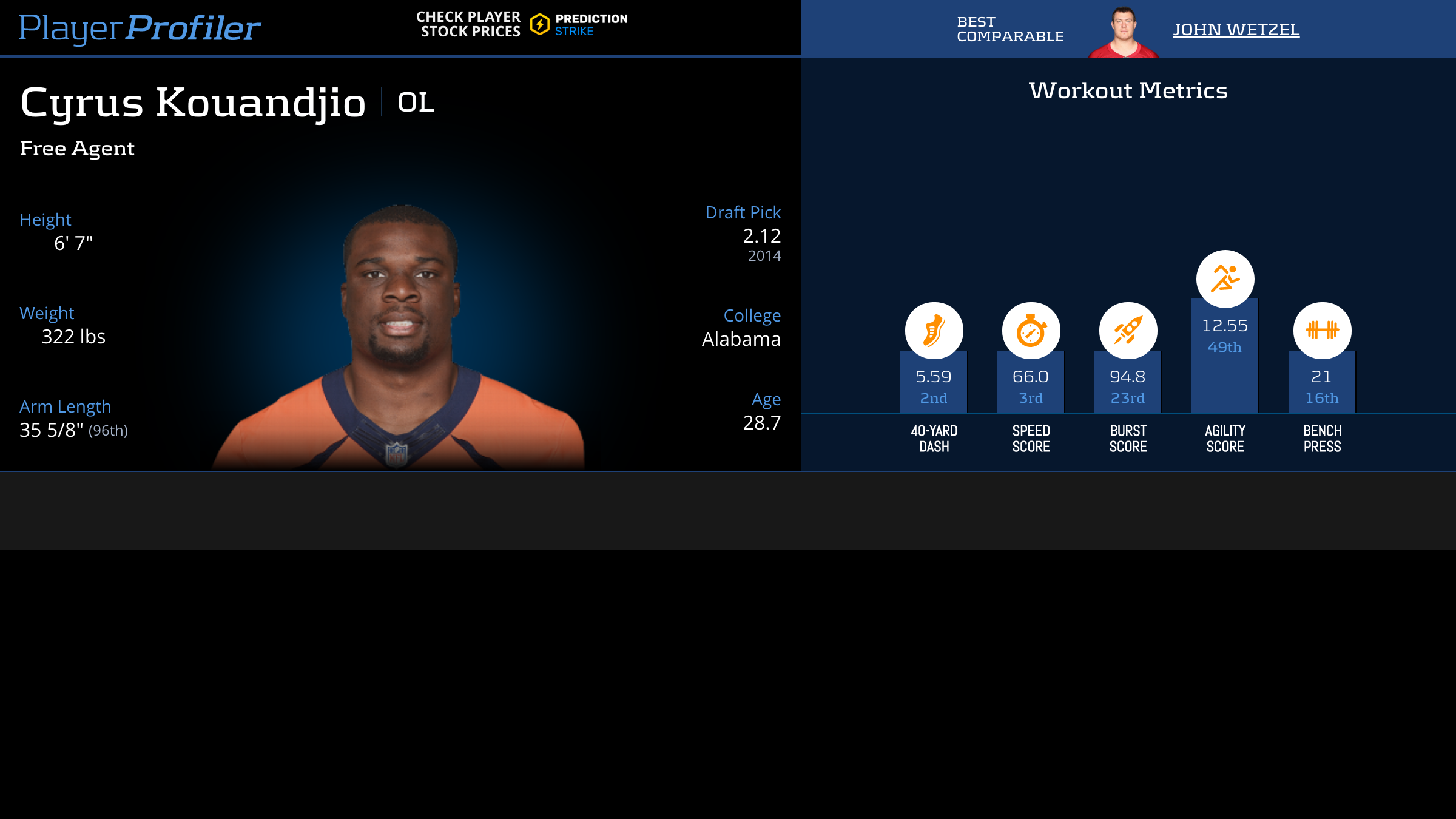Image resolution: width=1456 pixels, height=819 pixels.
Task: Open the Prediction Strike stock prices banner
Action: [522, 24]
